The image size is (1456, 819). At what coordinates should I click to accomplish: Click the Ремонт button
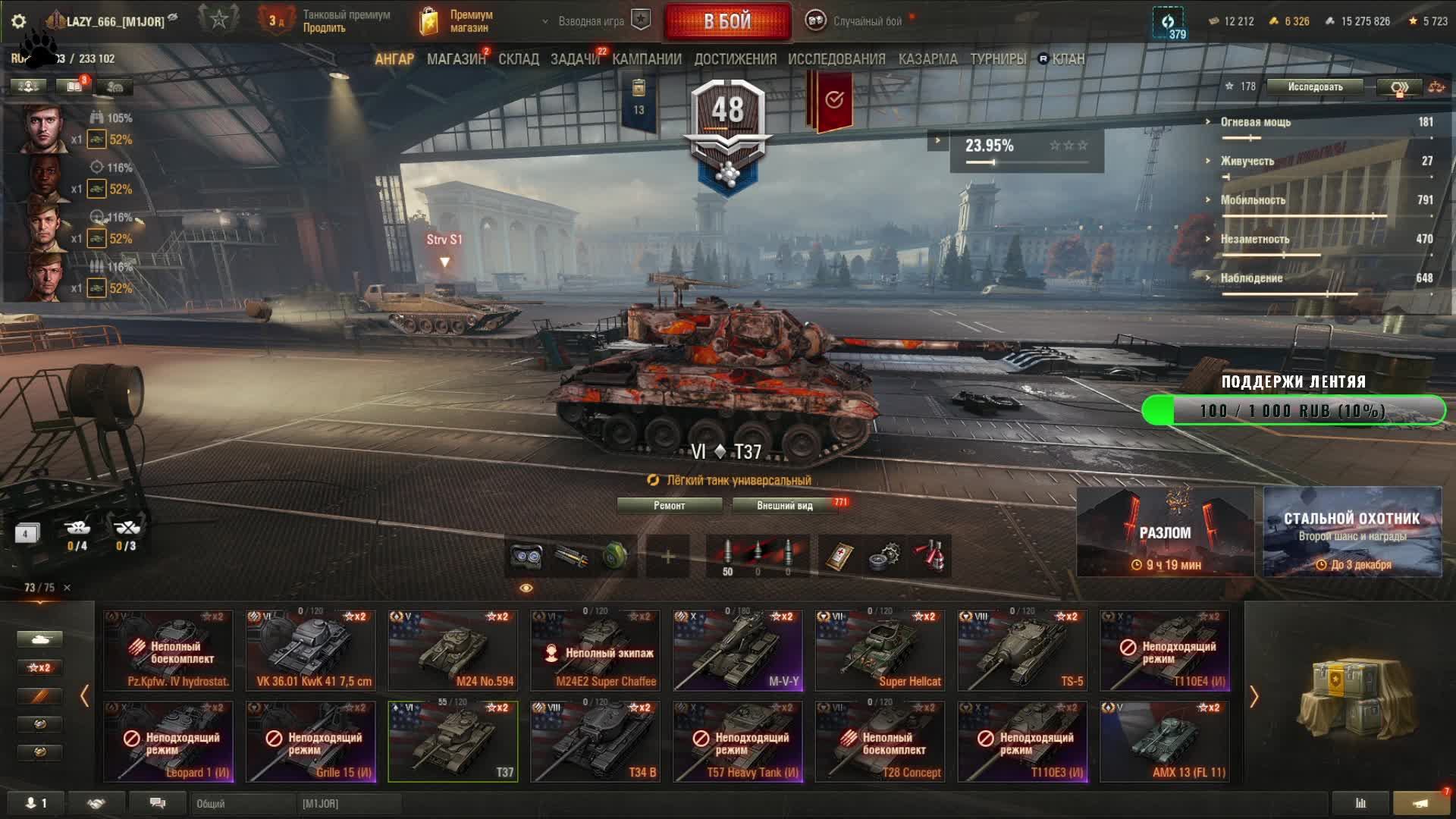[x=669, y=506]
